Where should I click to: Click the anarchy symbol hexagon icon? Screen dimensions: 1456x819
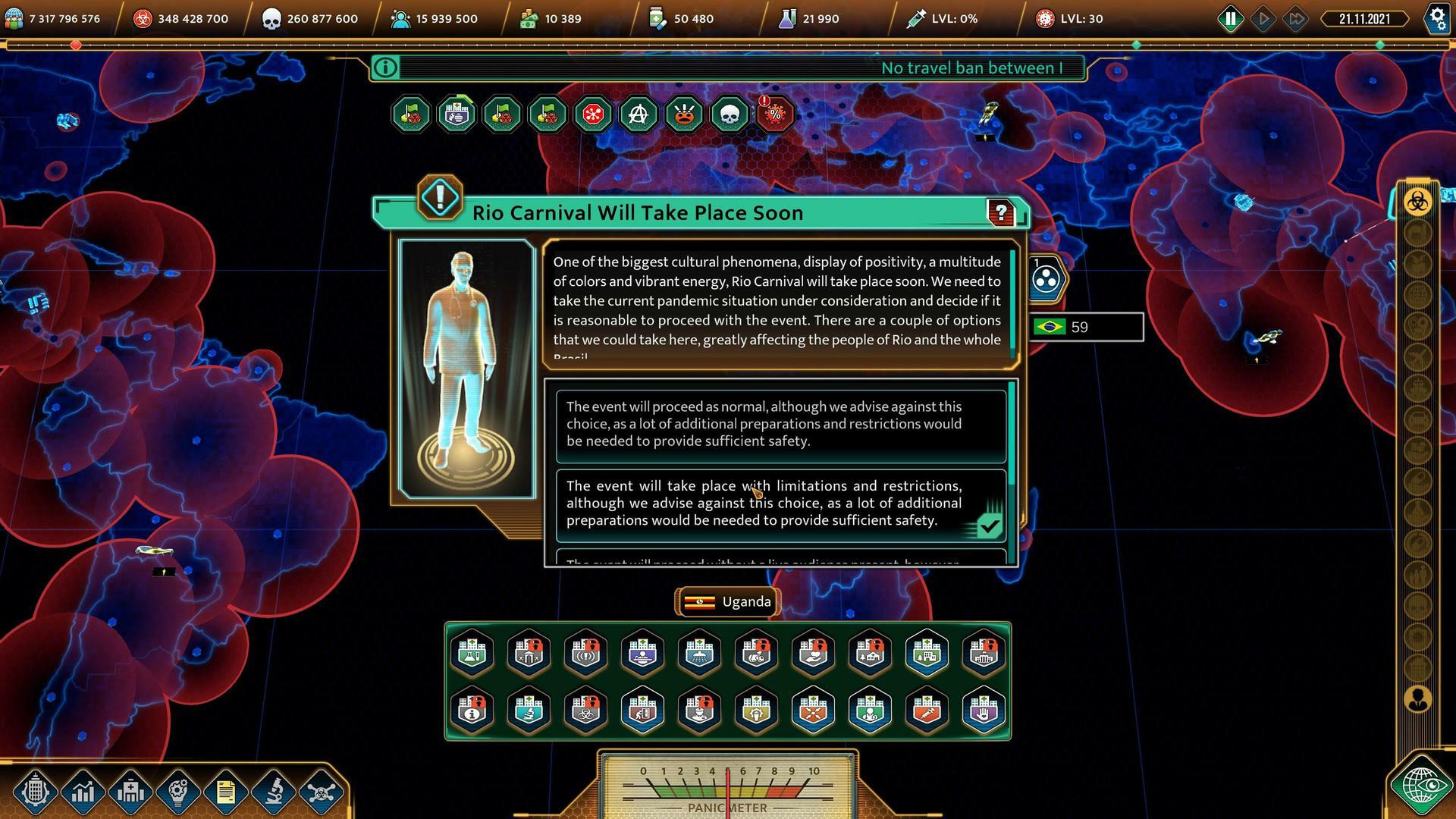[x=638, y=115]
